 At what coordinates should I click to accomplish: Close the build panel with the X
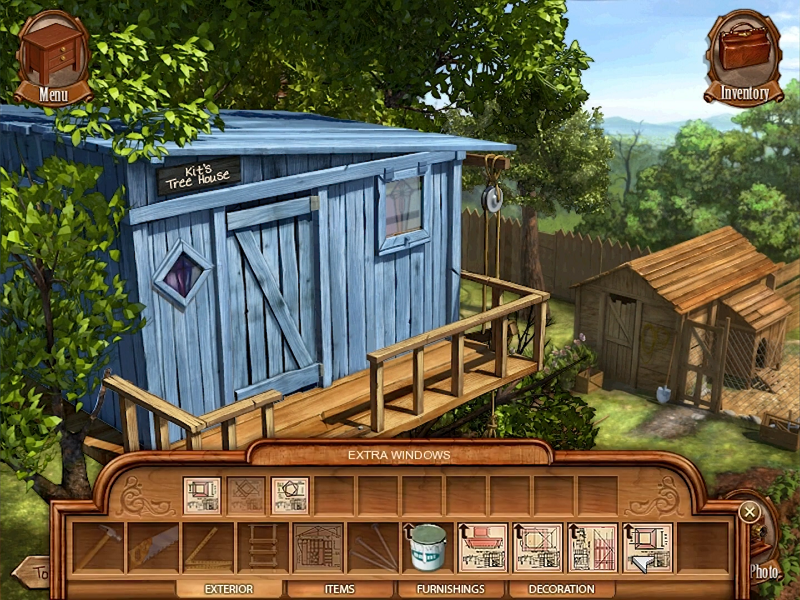pyautogui.click(x=749, y=512)
